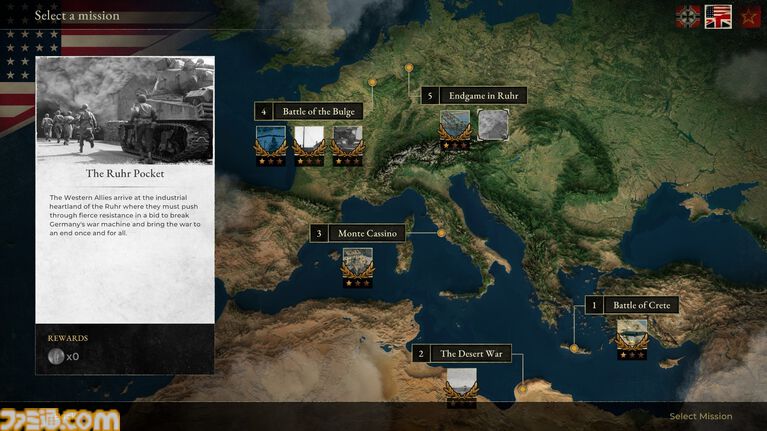Switch to the German campaign flag
The image size is (767, 431).
point(688,16)
